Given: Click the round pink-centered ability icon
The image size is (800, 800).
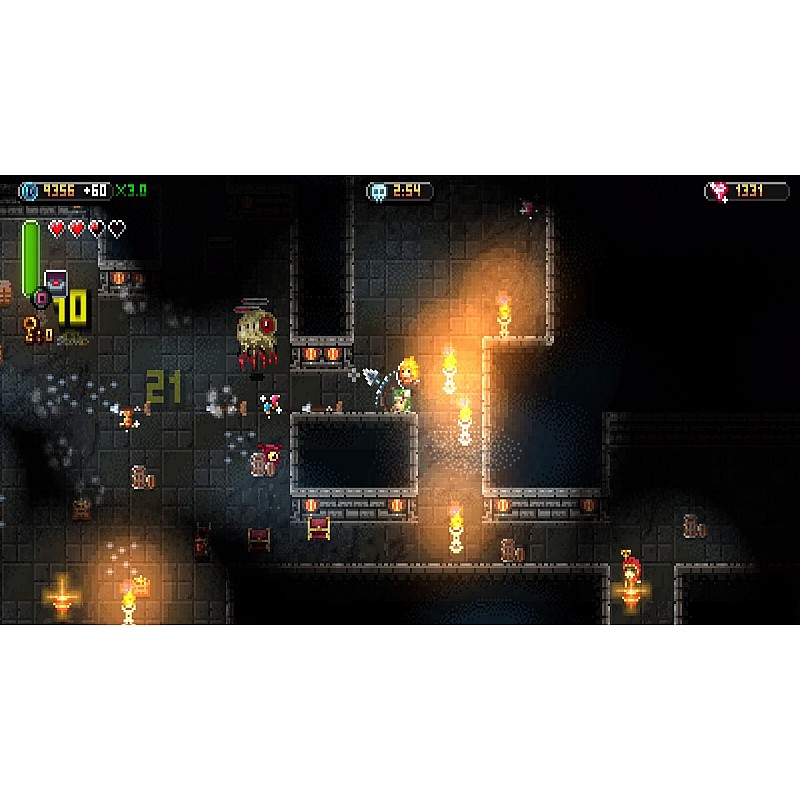Looking at the screenshot, I should (42, 297).
